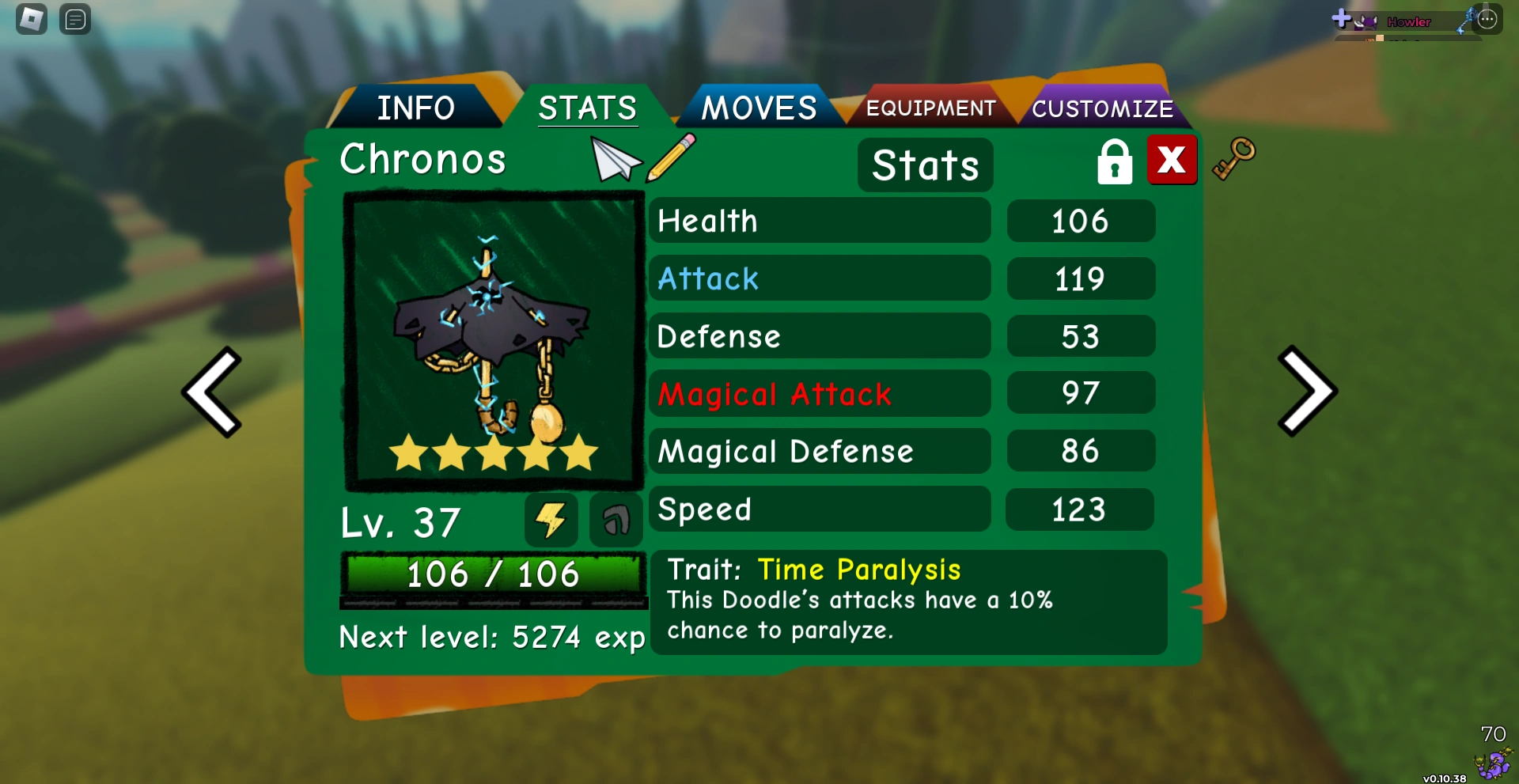Click the gray rock element icon beside the lightning
Screen dimensions: 1519x784
(x=616, y=520)
